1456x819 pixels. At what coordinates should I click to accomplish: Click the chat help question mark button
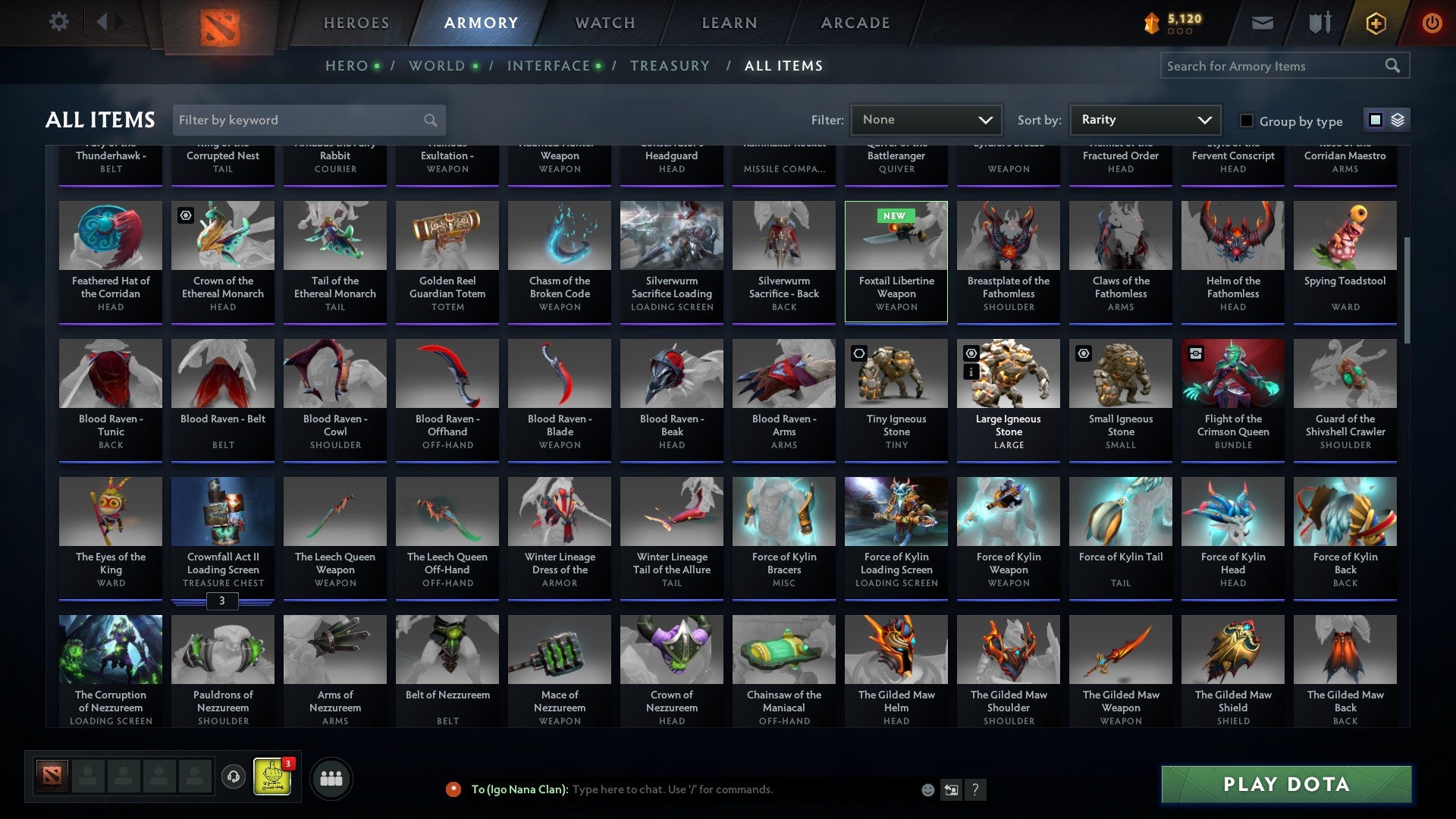click(975, 789)
